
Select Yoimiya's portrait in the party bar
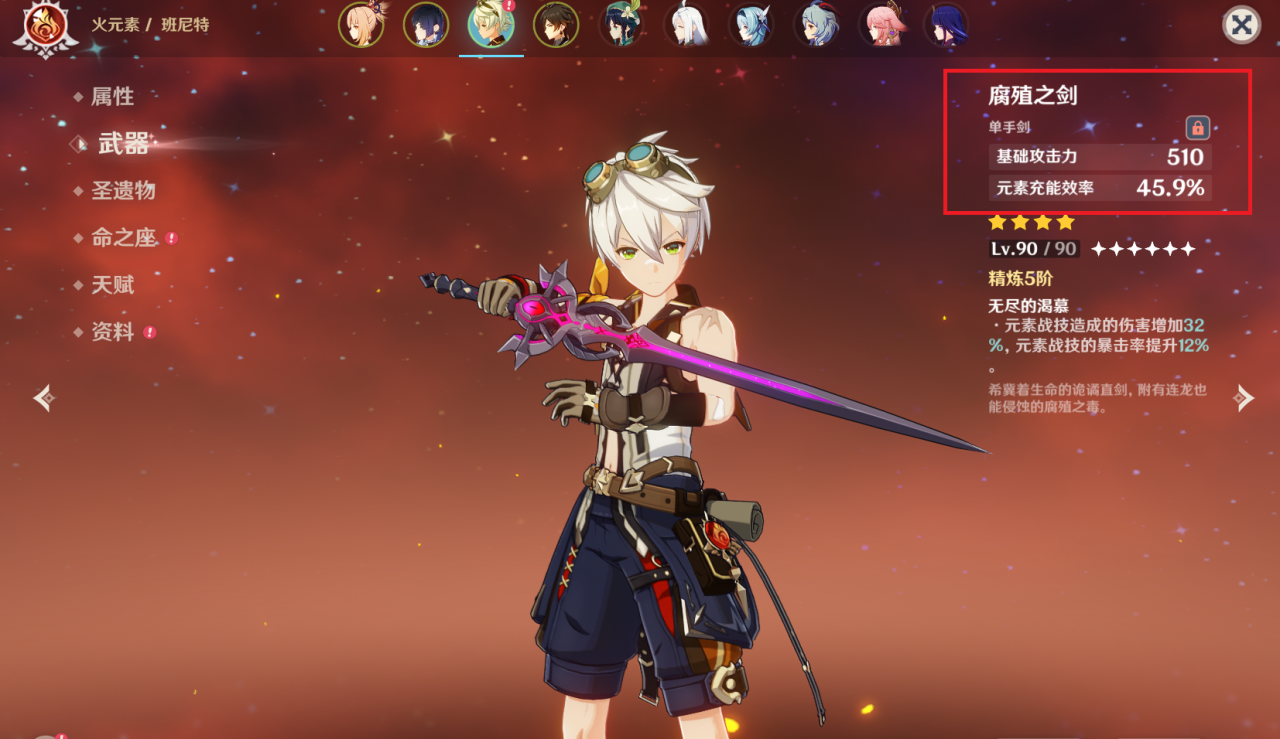pos(361,25)
